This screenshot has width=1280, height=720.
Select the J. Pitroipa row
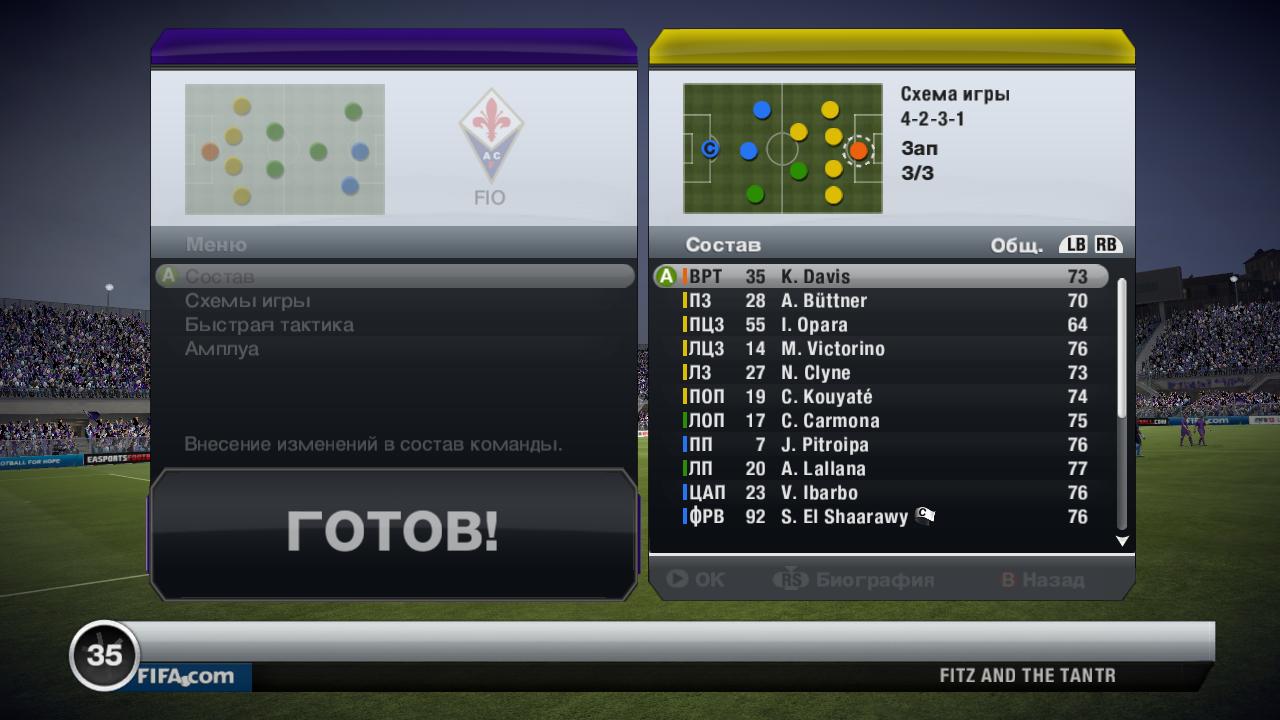880,444
